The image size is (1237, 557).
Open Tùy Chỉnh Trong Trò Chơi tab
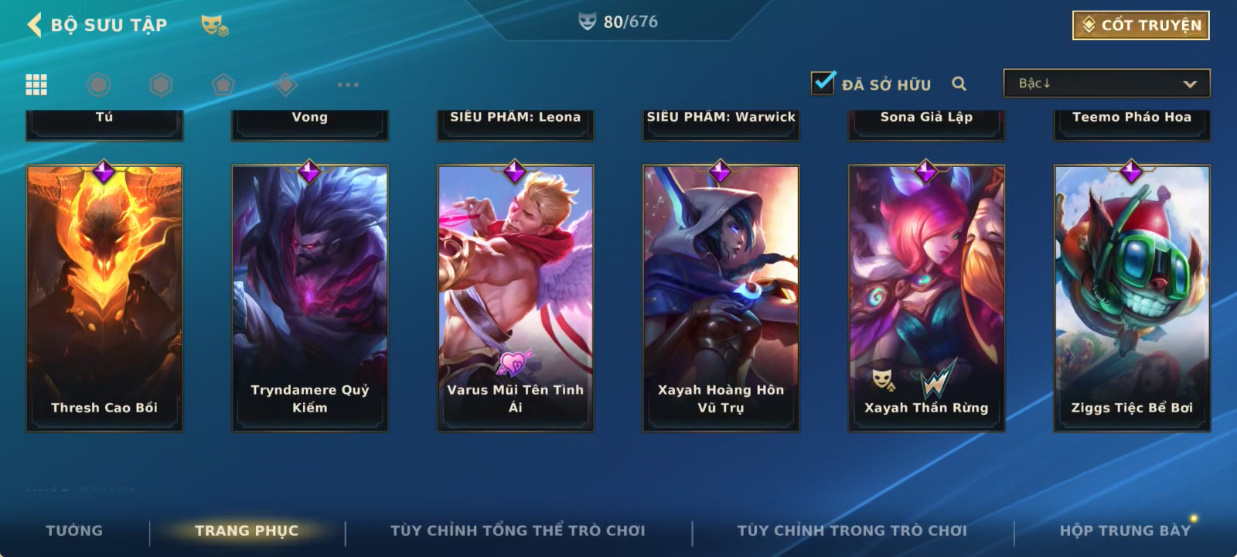(x=852, y=531)
